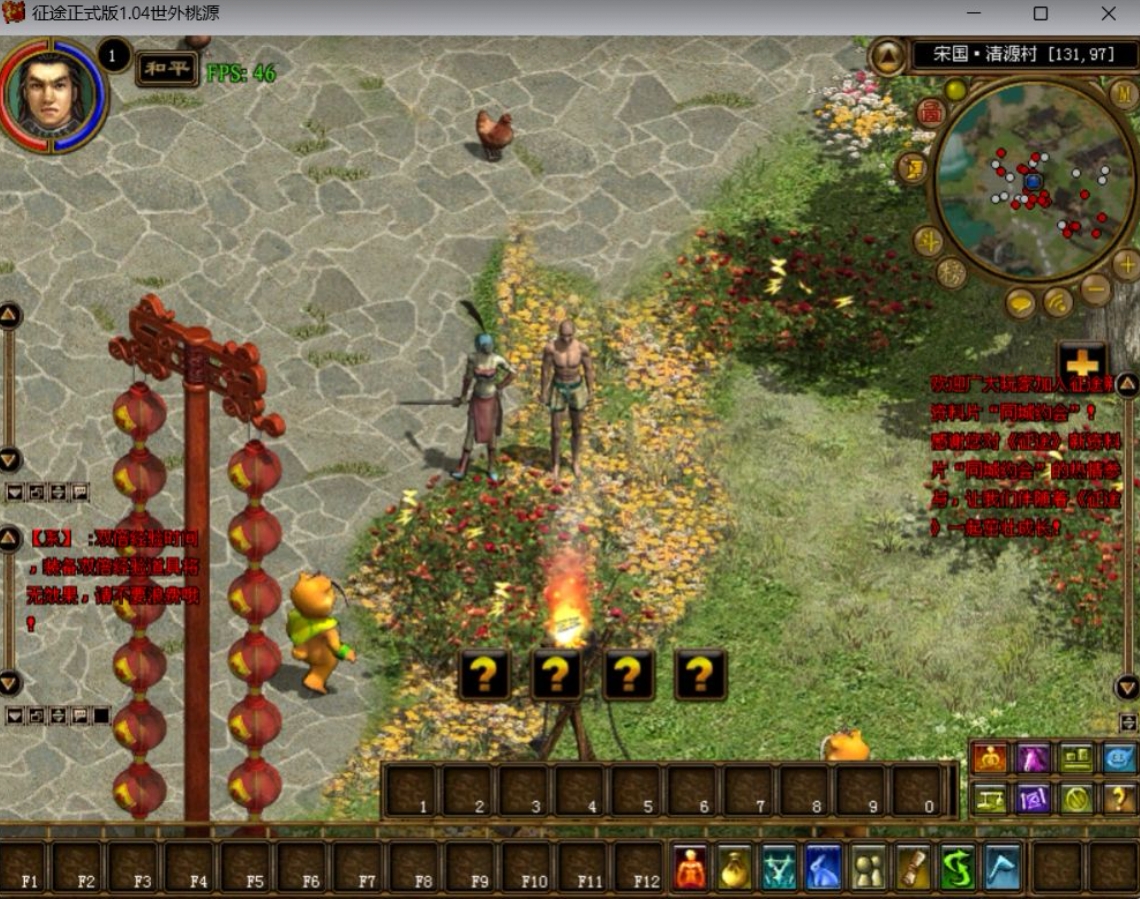Click the 榜 ranking button
The width and height of the screenshot is (1140, 899).
[950, 272]
